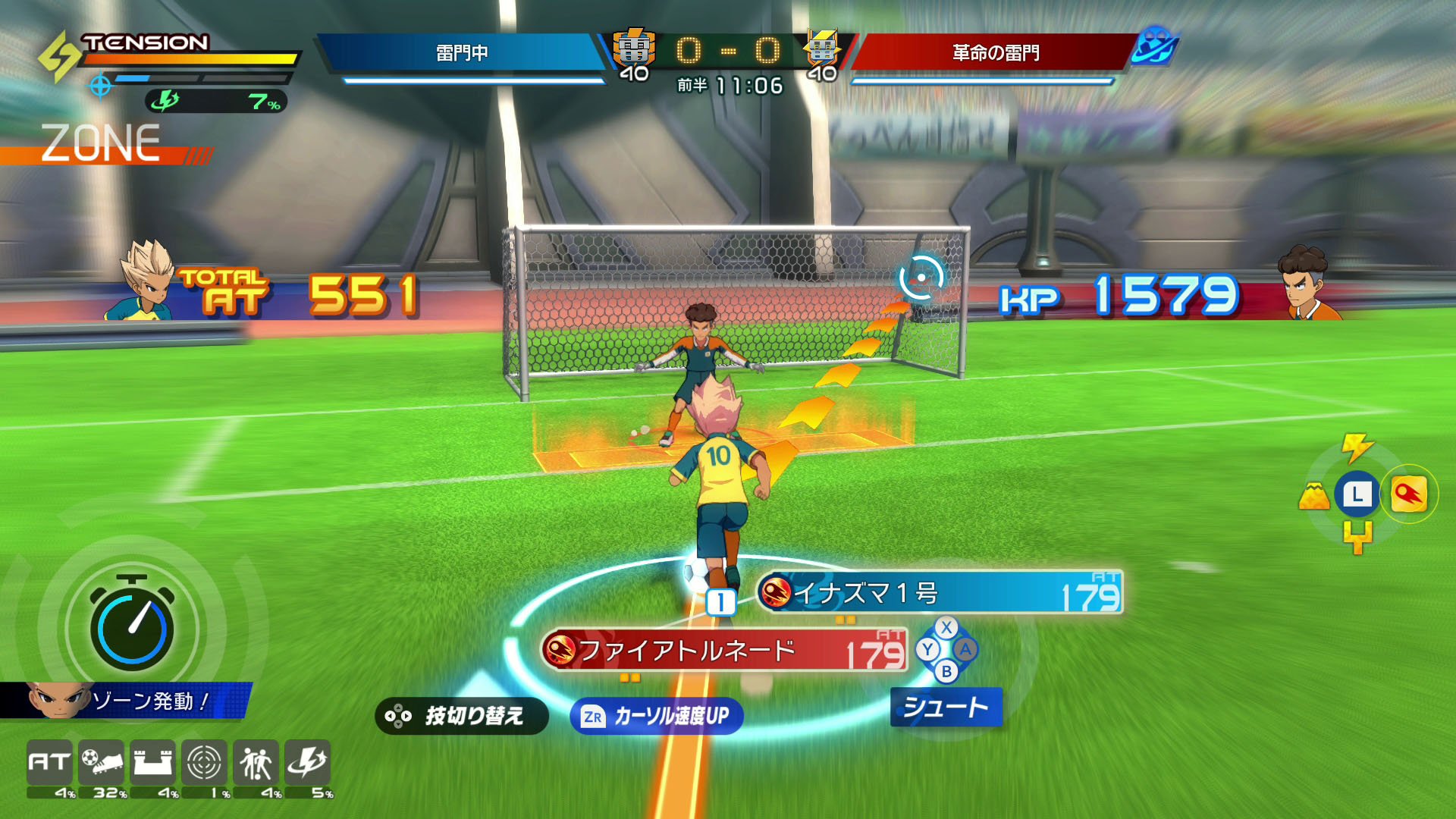Select the Y-shaped fork icon in the wheel
Viewport: 1456px width, 819px height.
click(1357, 537)
